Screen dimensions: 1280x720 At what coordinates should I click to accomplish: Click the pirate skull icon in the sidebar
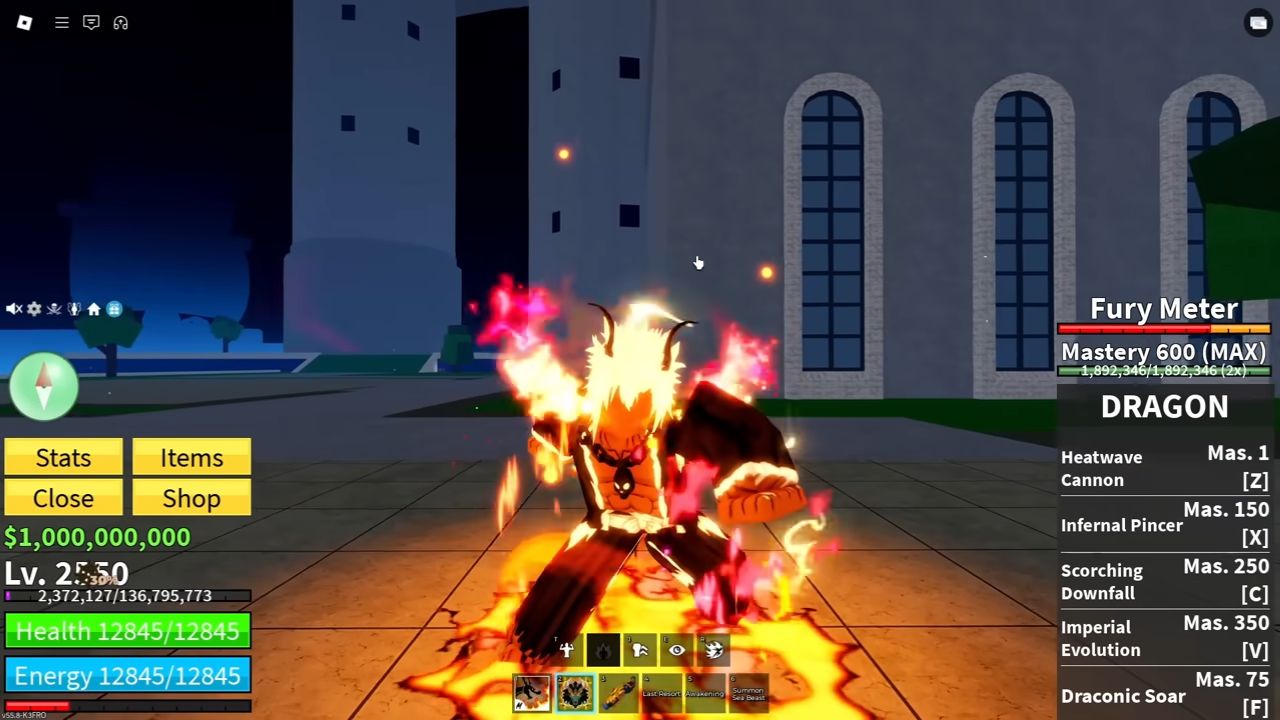pos(54,308)
